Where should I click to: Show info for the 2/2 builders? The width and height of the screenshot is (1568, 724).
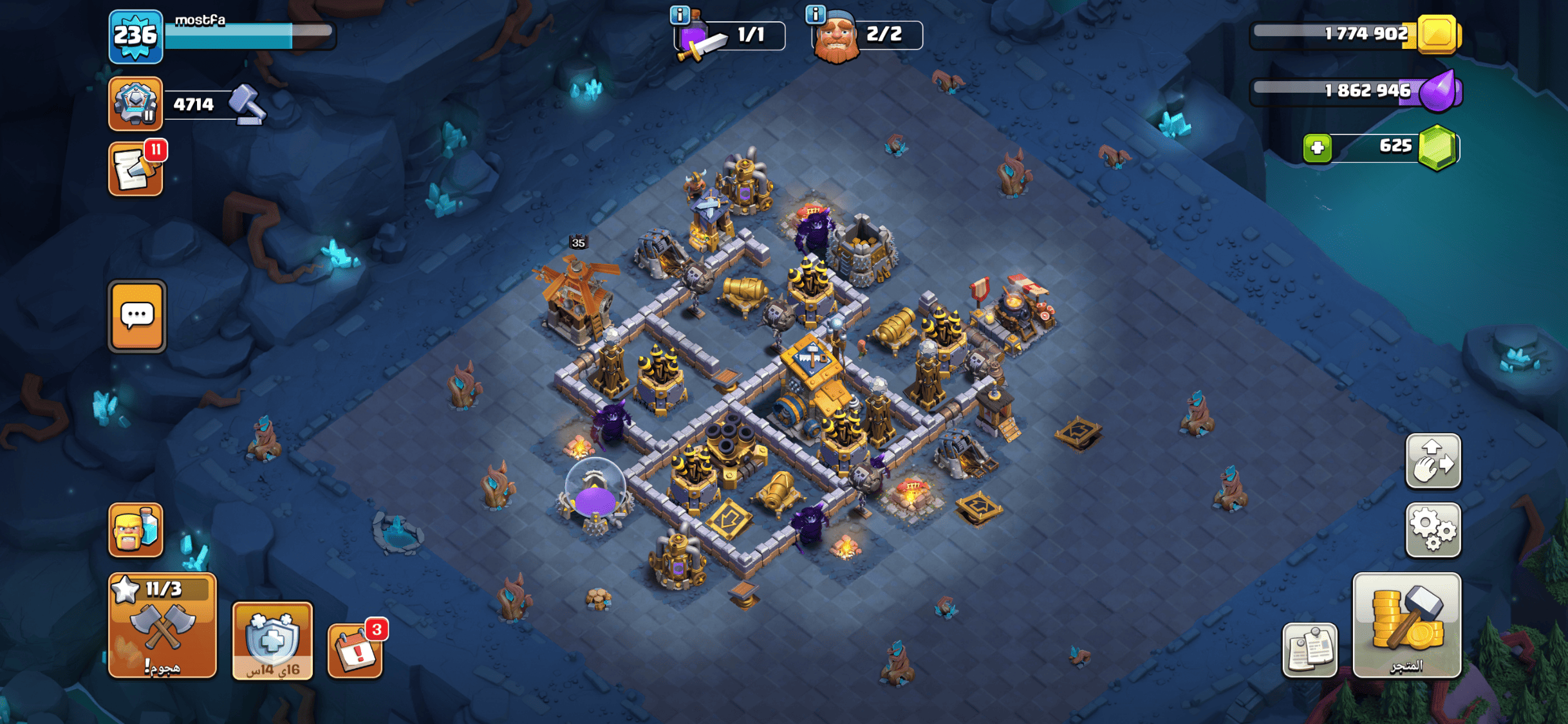pyautogui.click(x=815, y=14)
